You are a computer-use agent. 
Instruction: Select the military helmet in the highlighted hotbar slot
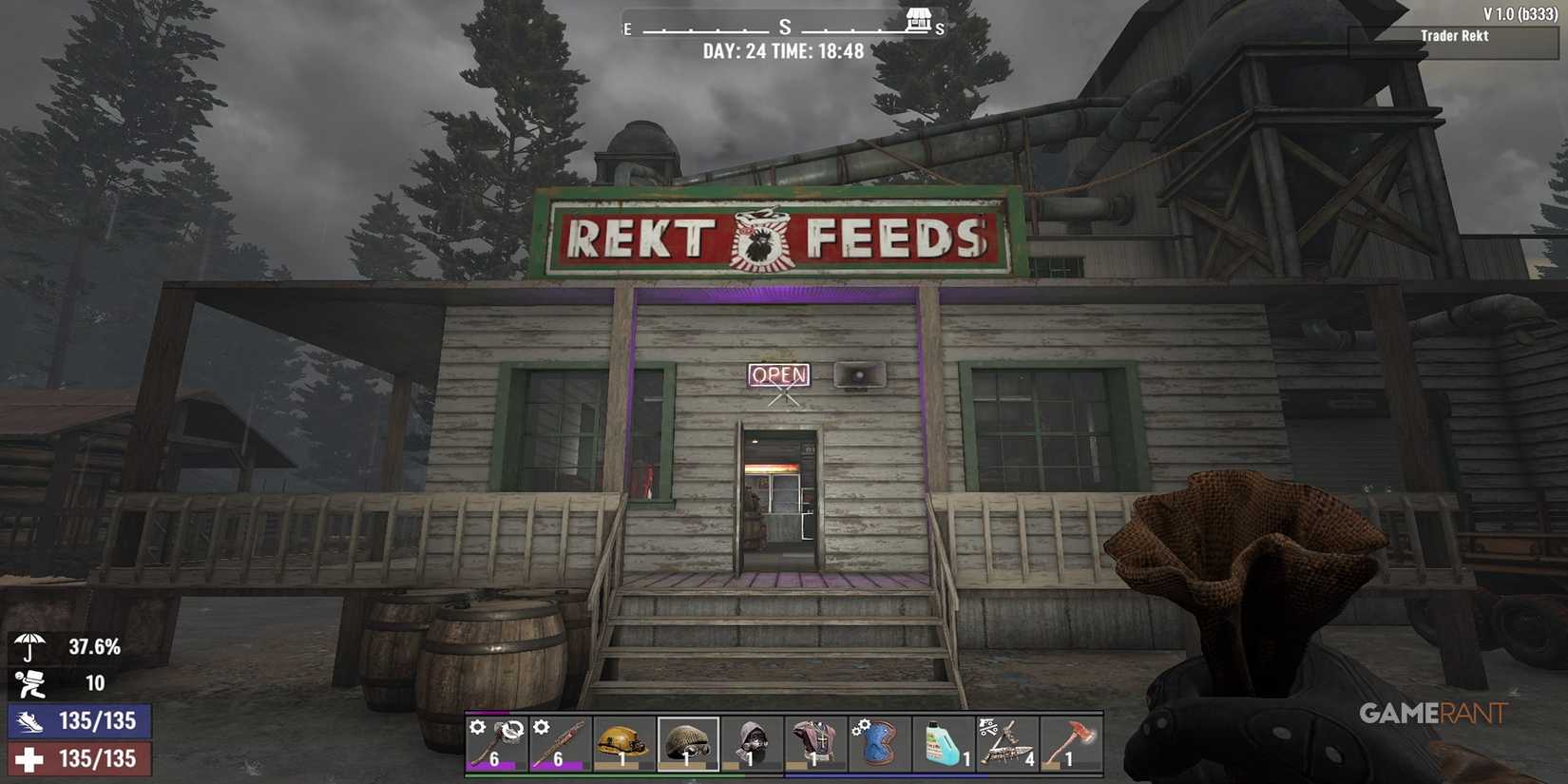pos(686,743)
